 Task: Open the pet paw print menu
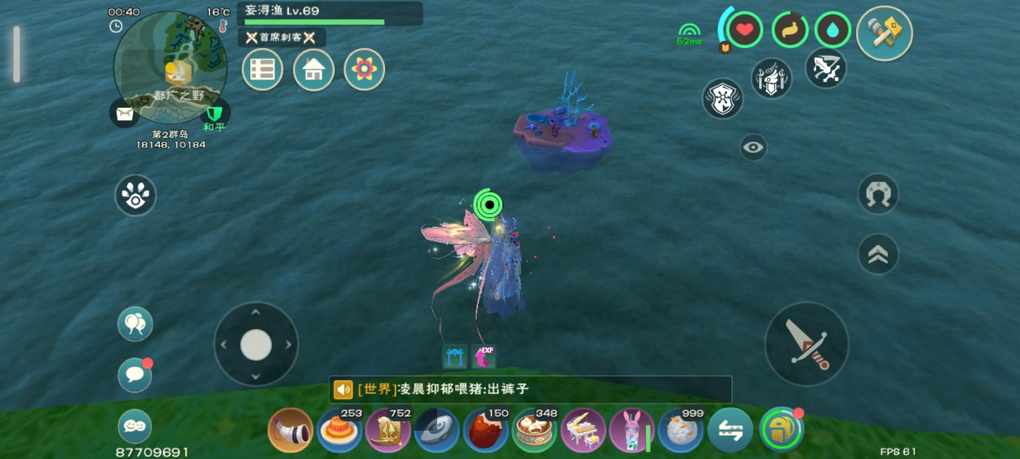click(136, 195)
